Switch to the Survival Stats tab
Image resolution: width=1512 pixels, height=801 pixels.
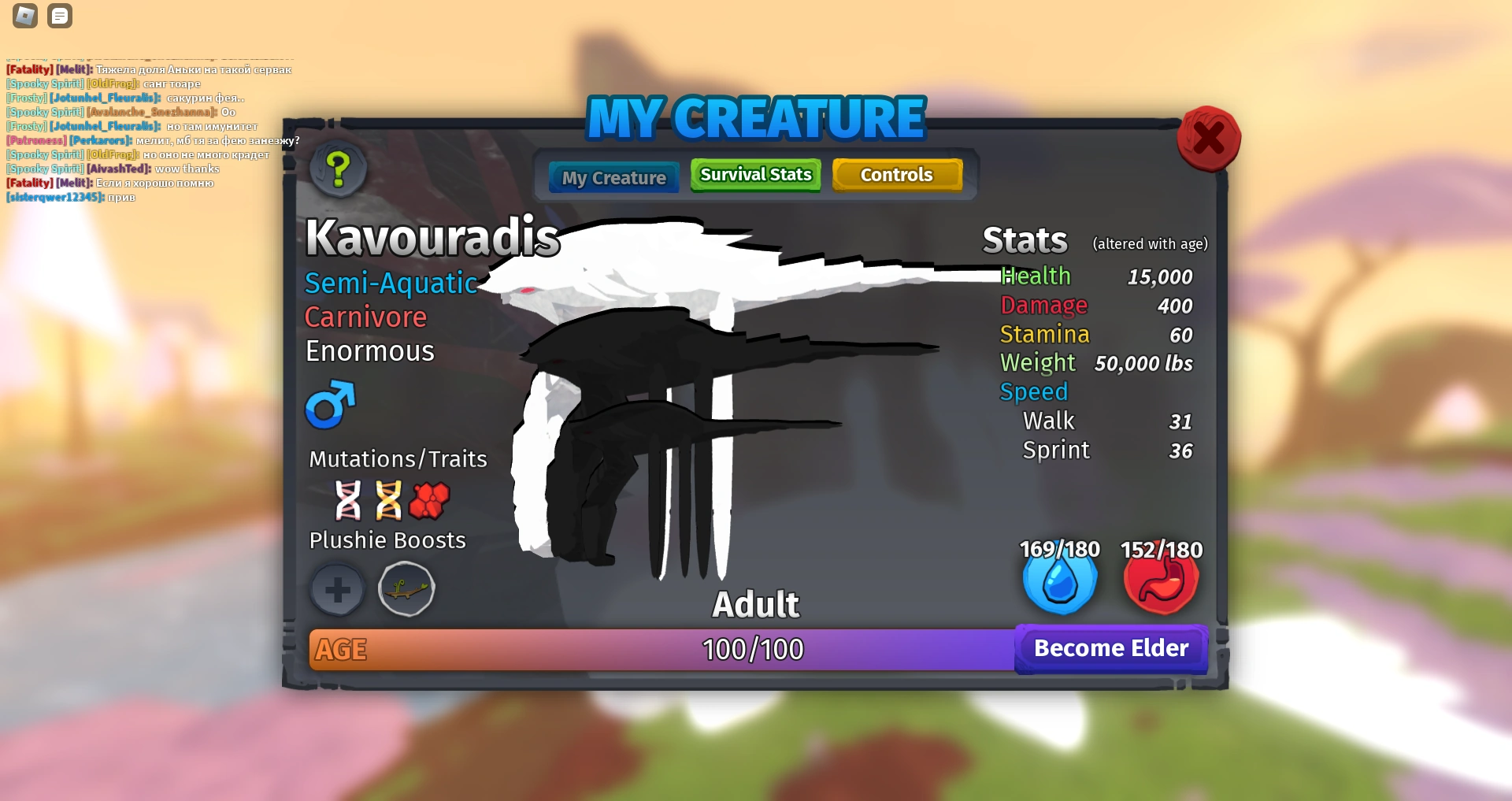coord(754,174)
